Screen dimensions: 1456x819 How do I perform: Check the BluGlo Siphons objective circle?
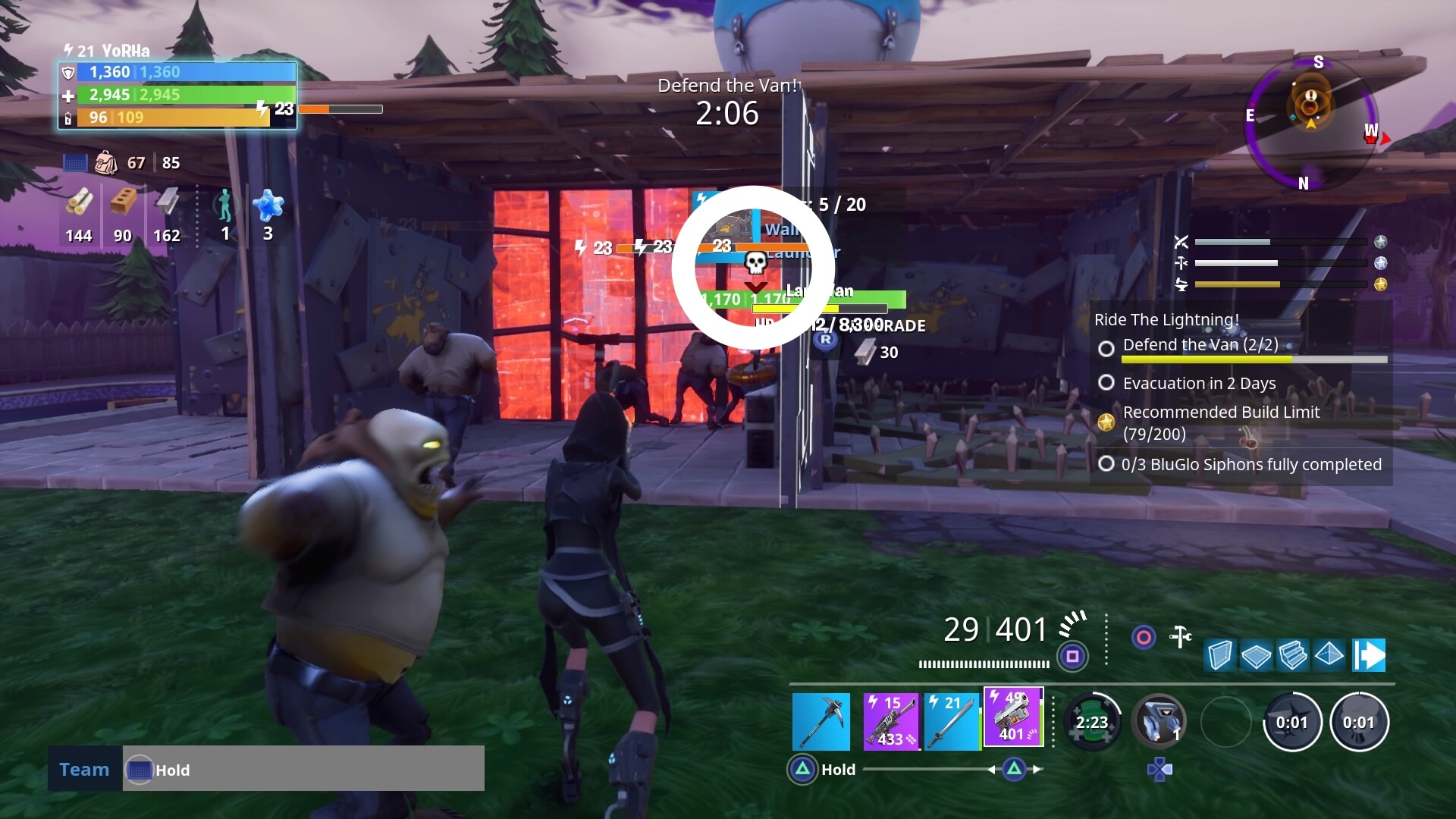point(1107,464)
